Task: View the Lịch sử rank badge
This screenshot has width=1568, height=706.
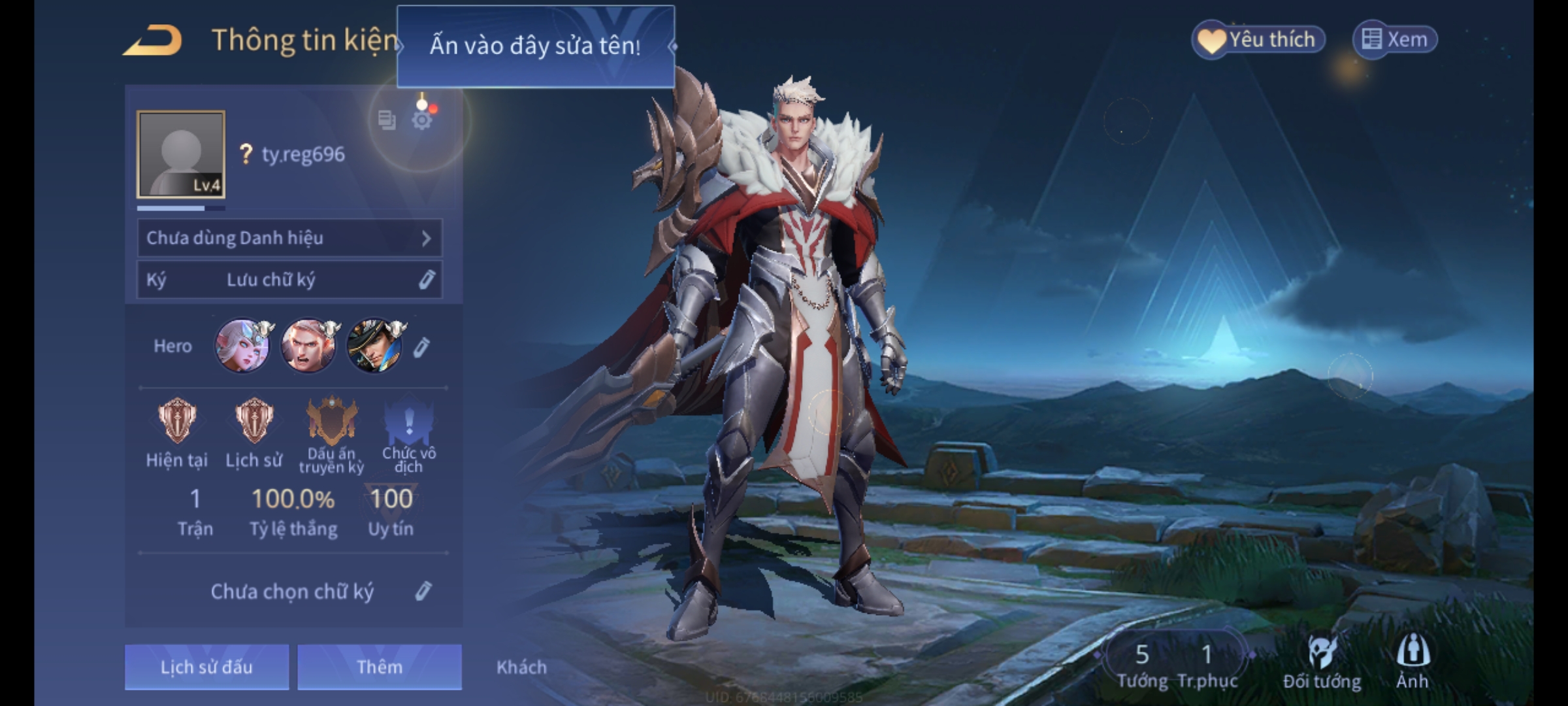Action: pyautogui.click(x=254, y=422)
